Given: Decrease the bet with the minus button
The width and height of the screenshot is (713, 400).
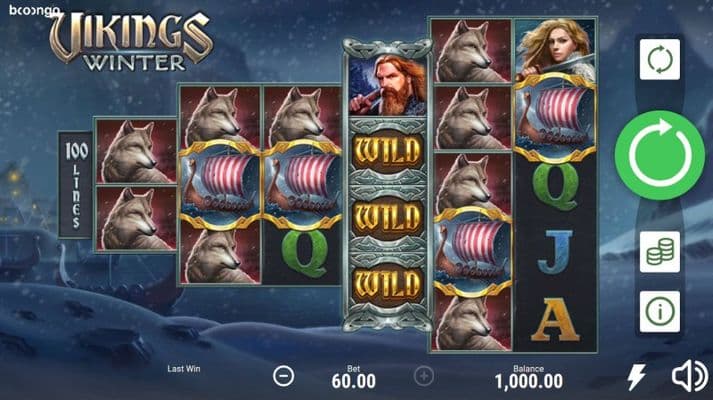Looking at the screenshot, I should click(x=284, y=376).
